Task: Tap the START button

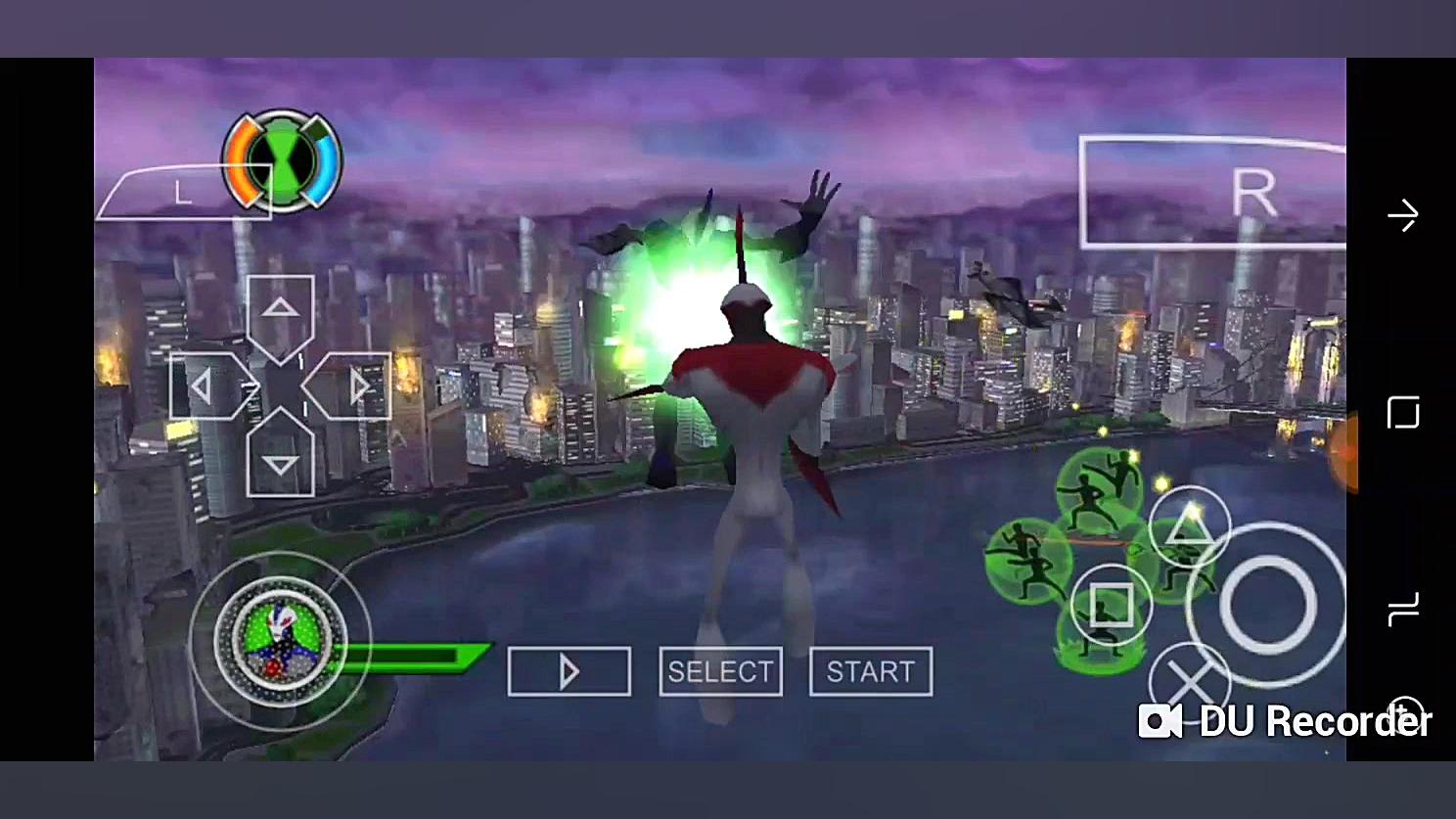Action: pyautogui.click(x=870, y=672)
